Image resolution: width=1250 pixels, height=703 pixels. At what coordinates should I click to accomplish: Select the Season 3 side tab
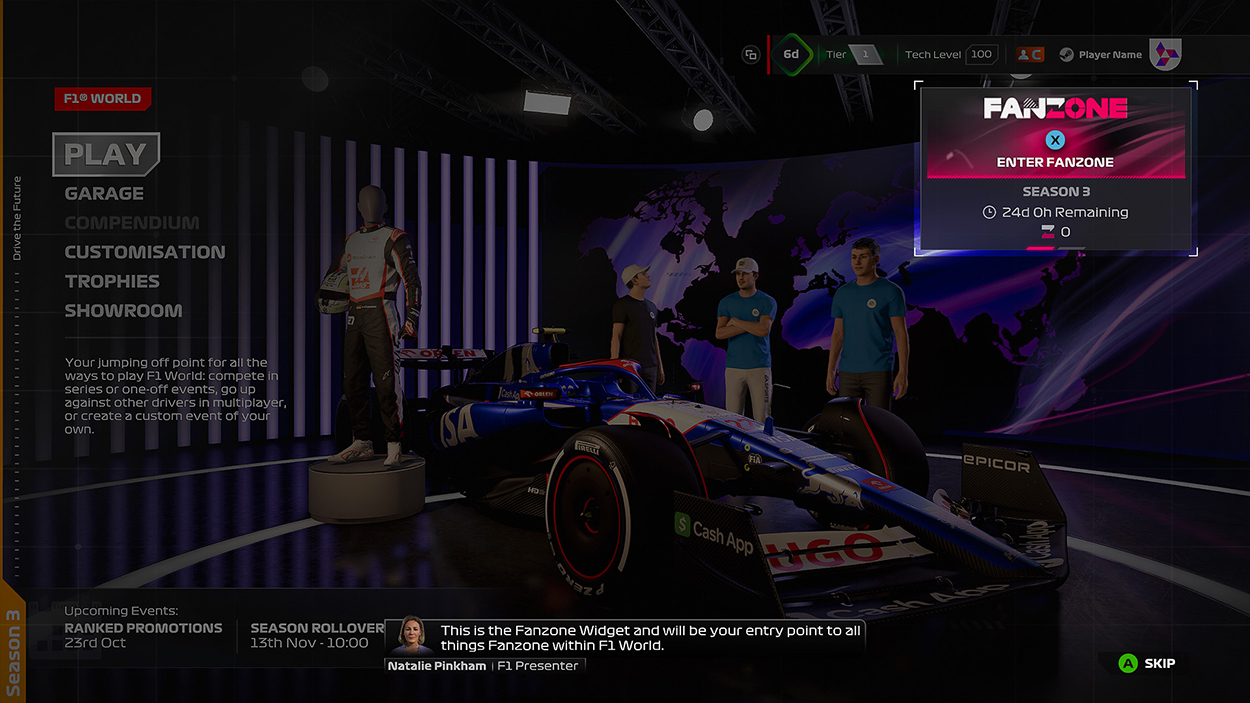tap(13, 652)
